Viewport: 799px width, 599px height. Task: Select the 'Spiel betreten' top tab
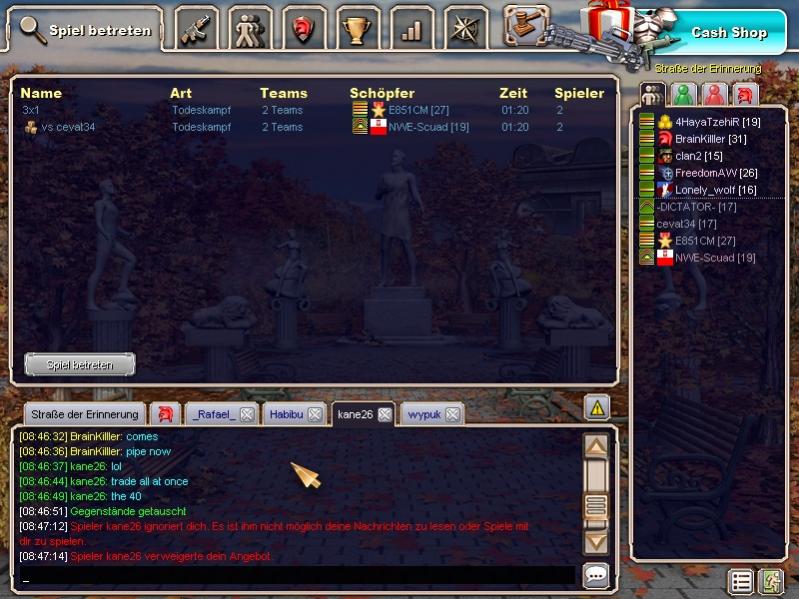point(86,30)
